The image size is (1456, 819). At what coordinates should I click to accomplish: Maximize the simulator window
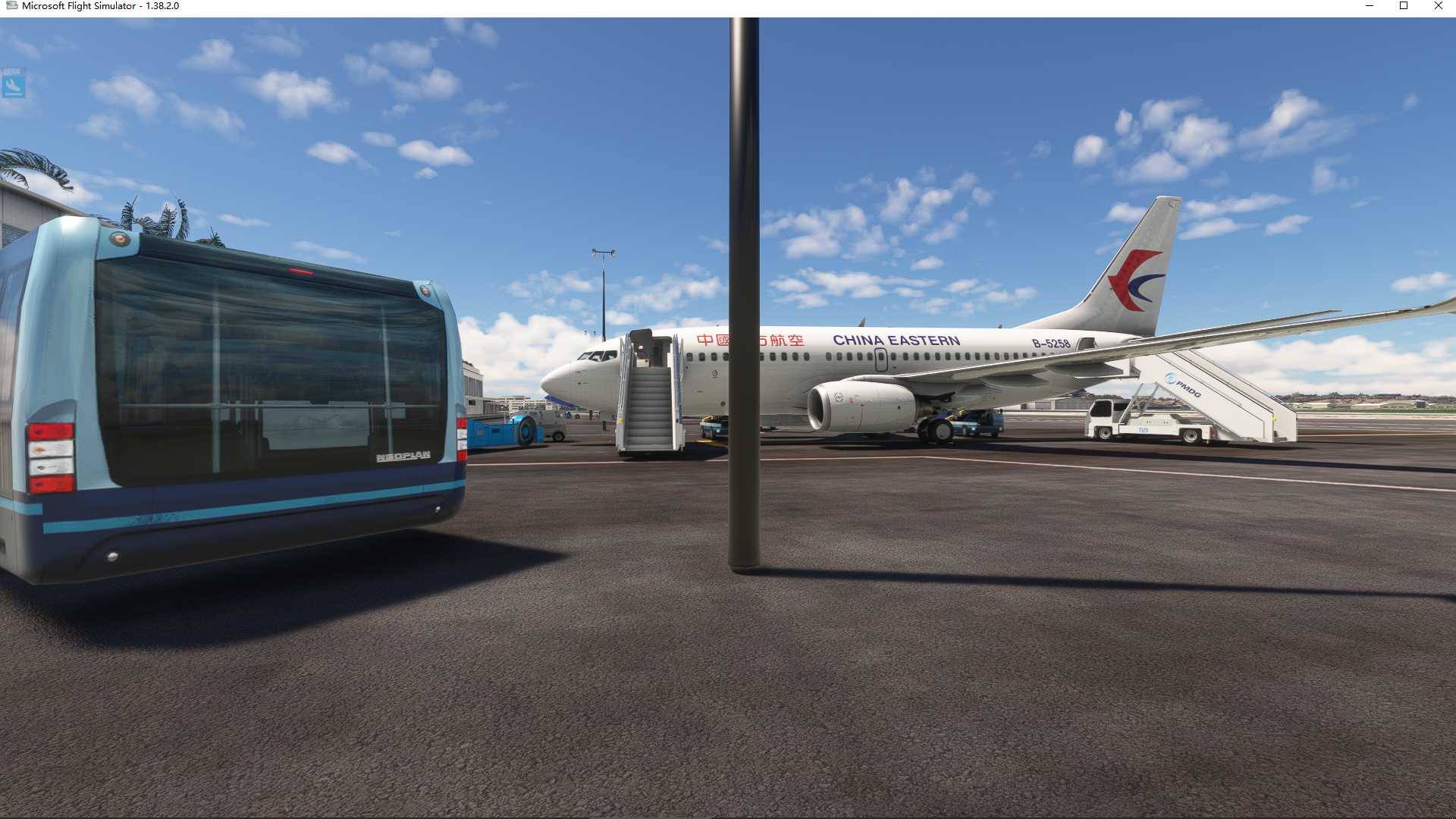[1404, 6]
